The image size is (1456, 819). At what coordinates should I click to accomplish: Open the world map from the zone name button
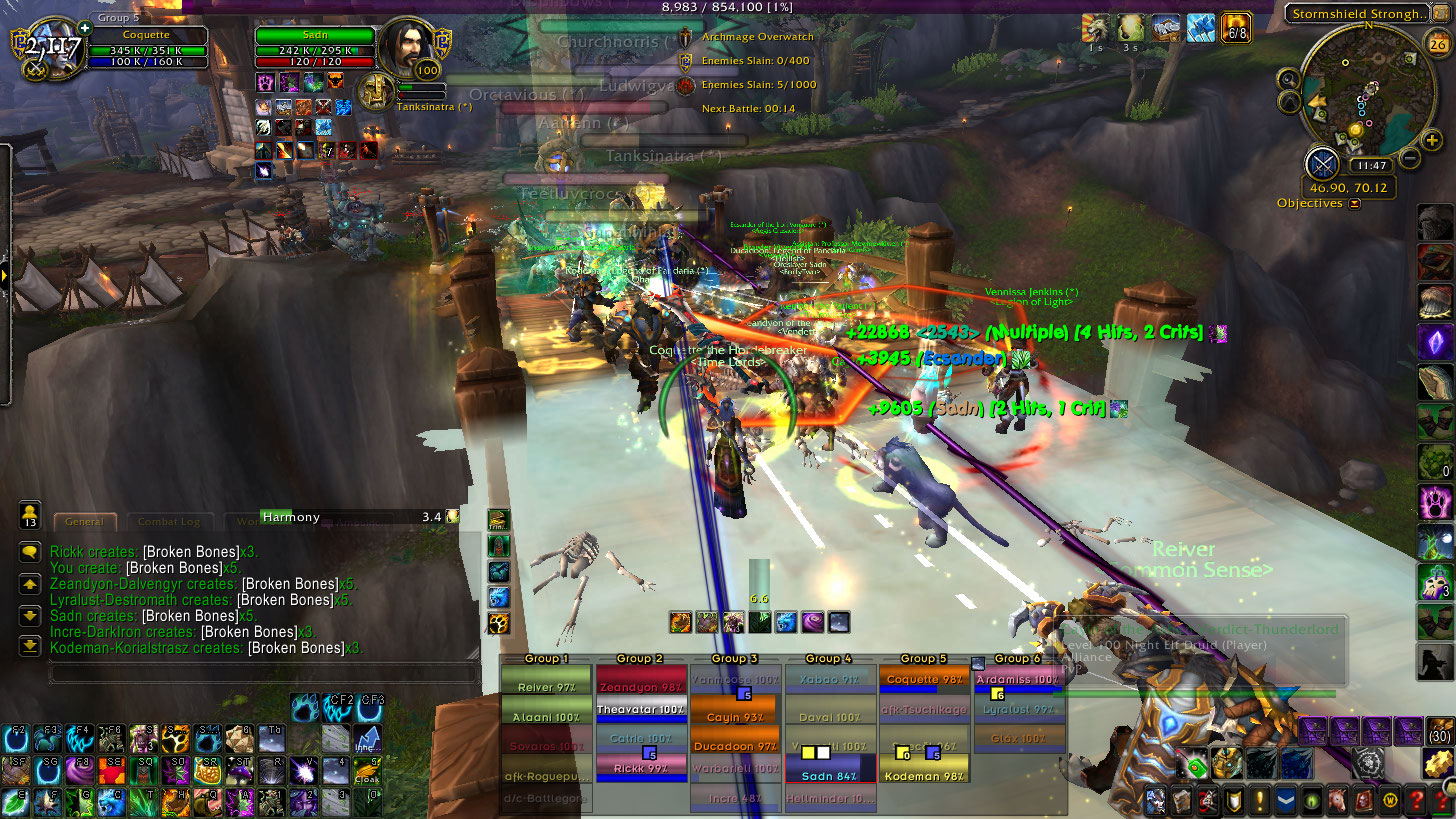1355,14
